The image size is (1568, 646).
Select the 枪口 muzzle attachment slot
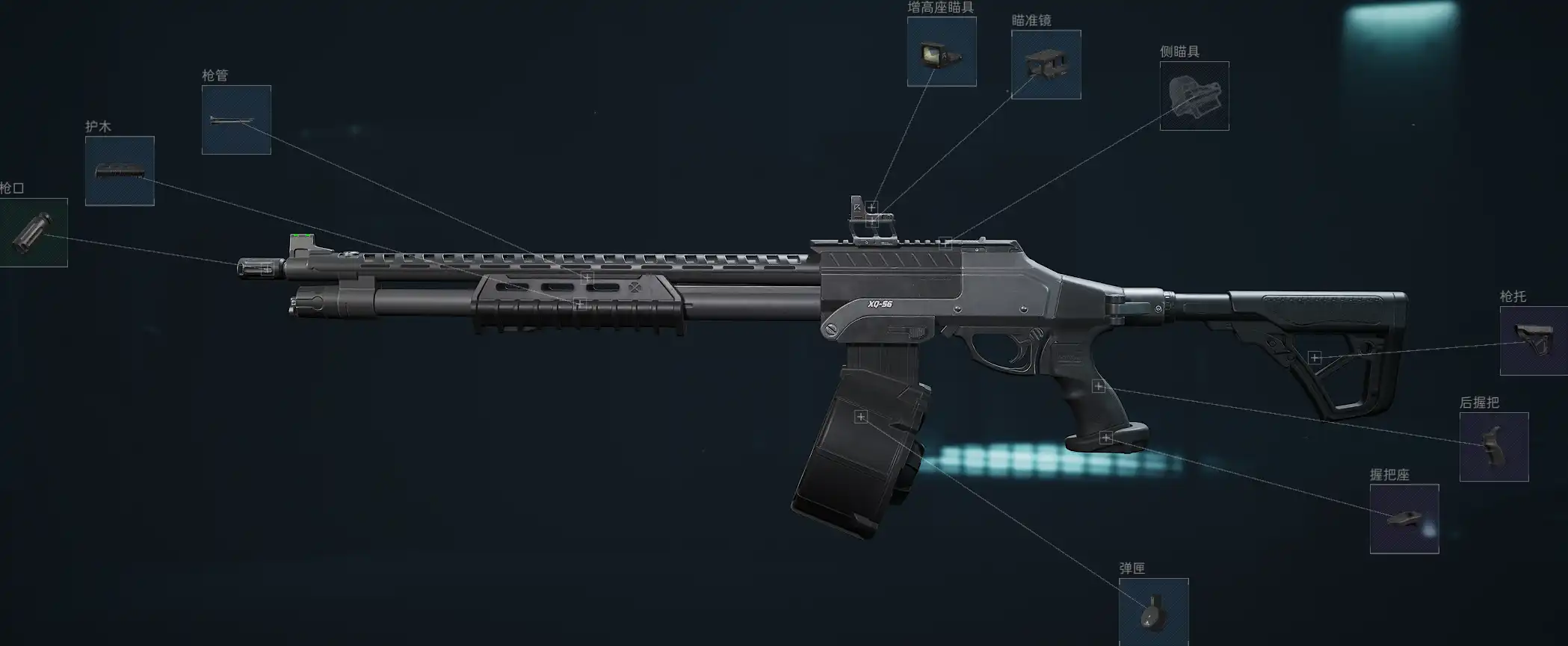click(33, 232)
